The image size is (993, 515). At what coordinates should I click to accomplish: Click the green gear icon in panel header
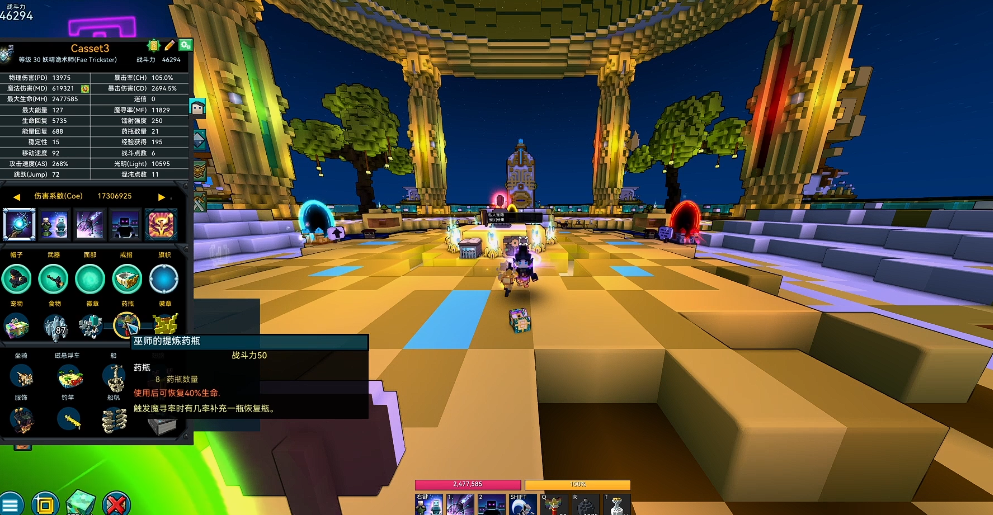coord(185,45)
